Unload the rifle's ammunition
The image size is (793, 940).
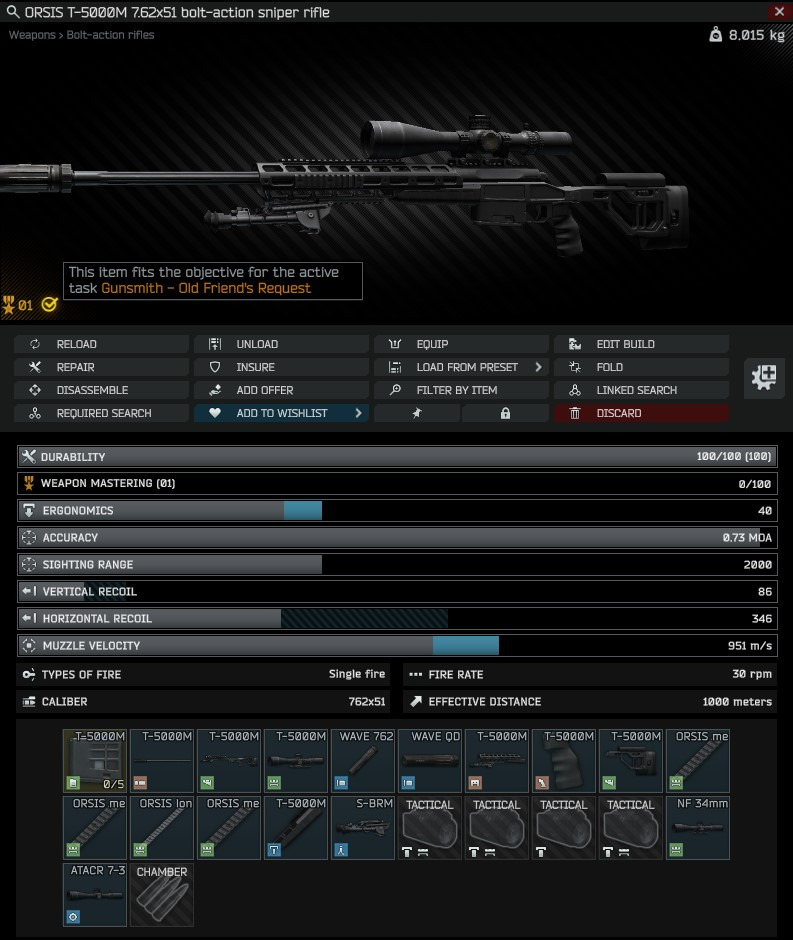(281, 344)
